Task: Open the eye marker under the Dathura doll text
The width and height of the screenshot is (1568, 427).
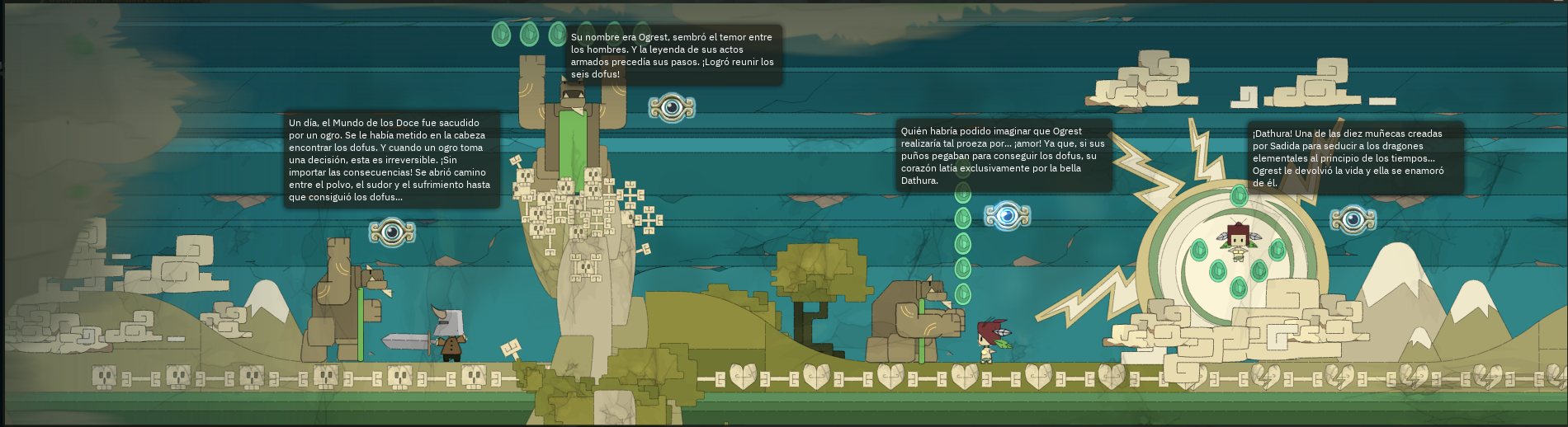Action: pyautogui.click(x=1353, y=219)
